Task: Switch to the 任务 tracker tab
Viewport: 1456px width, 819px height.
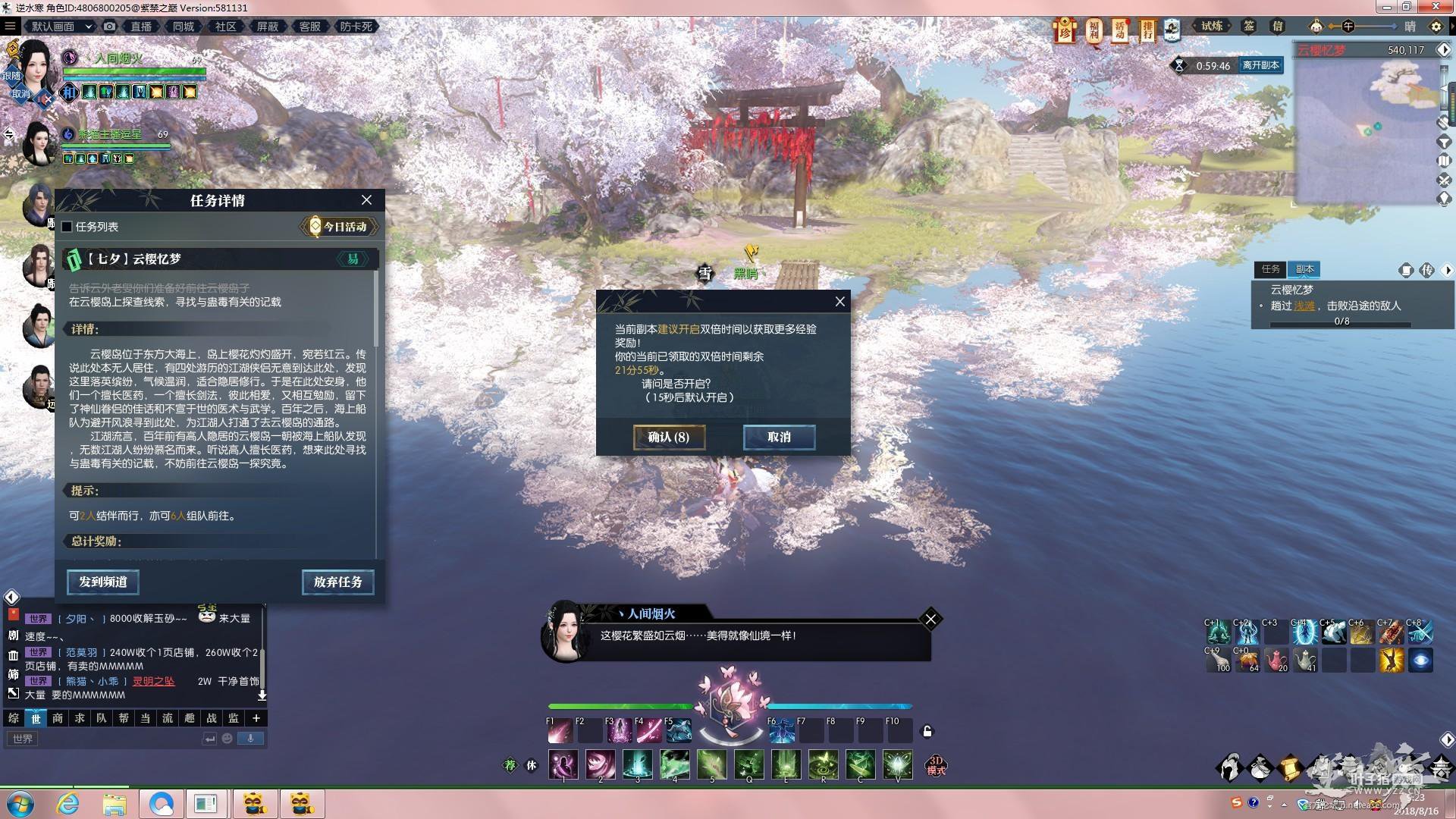Action: click(x=1270, y=269)
